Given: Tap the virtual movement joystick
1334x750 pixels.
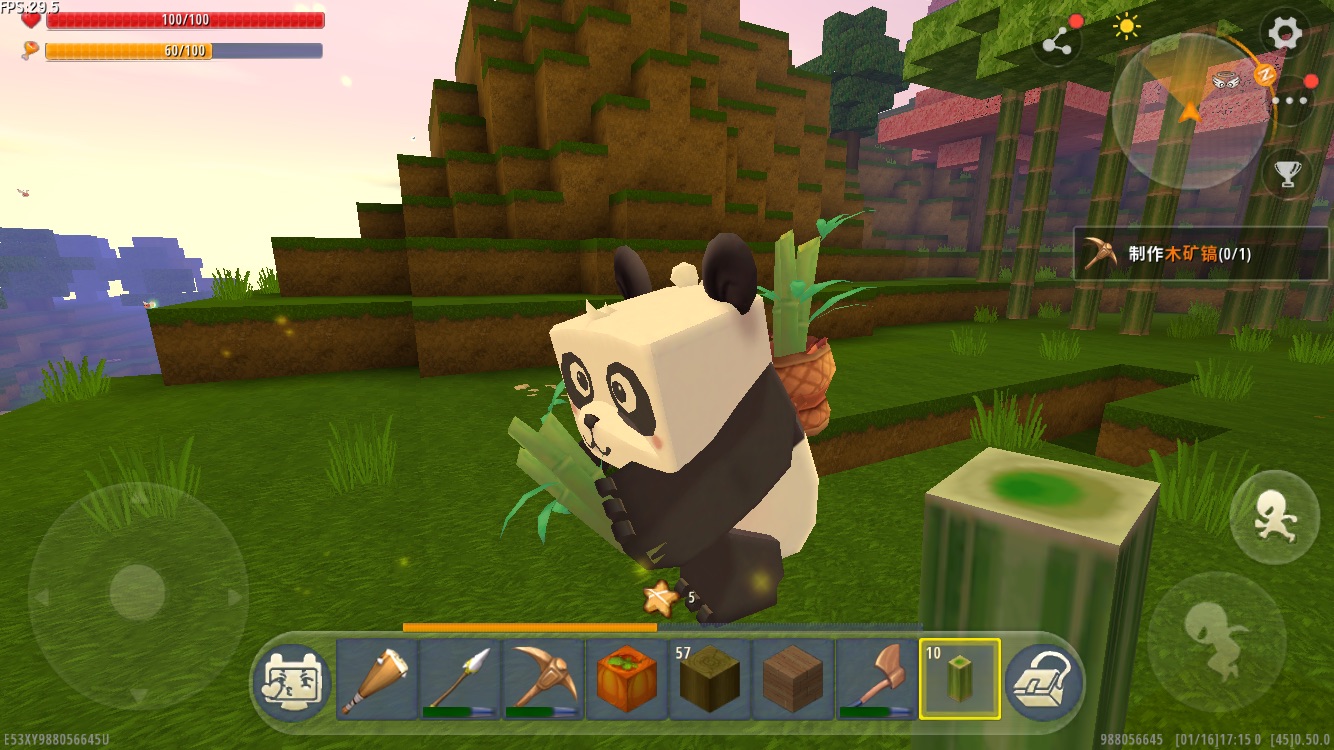Looking at the screenshot, I should [137, 593].
